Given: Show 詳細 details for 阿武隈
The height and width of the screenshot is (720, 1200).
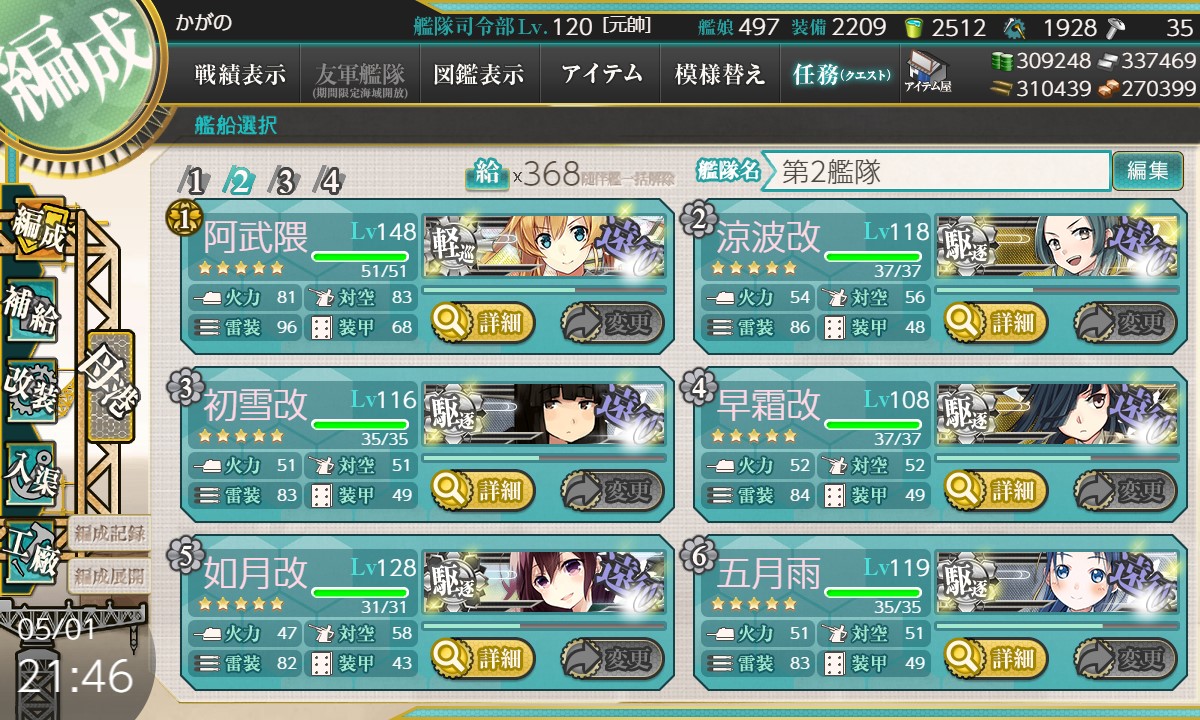Looking at the screenshot, I should [484, 322].
